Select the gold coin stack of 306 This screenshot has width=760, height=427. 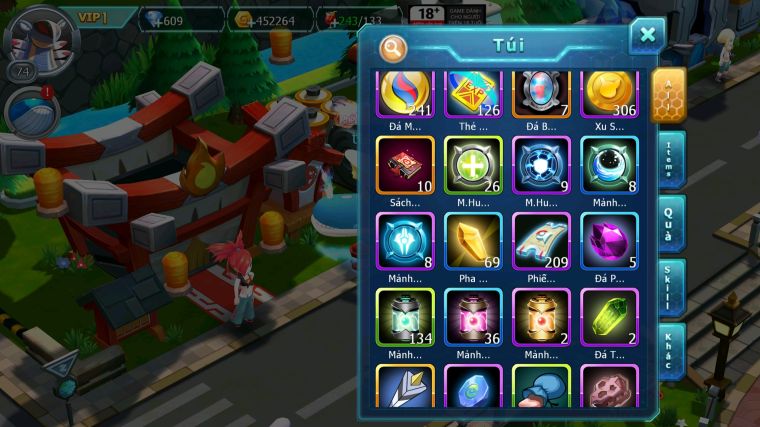(609, 92)
